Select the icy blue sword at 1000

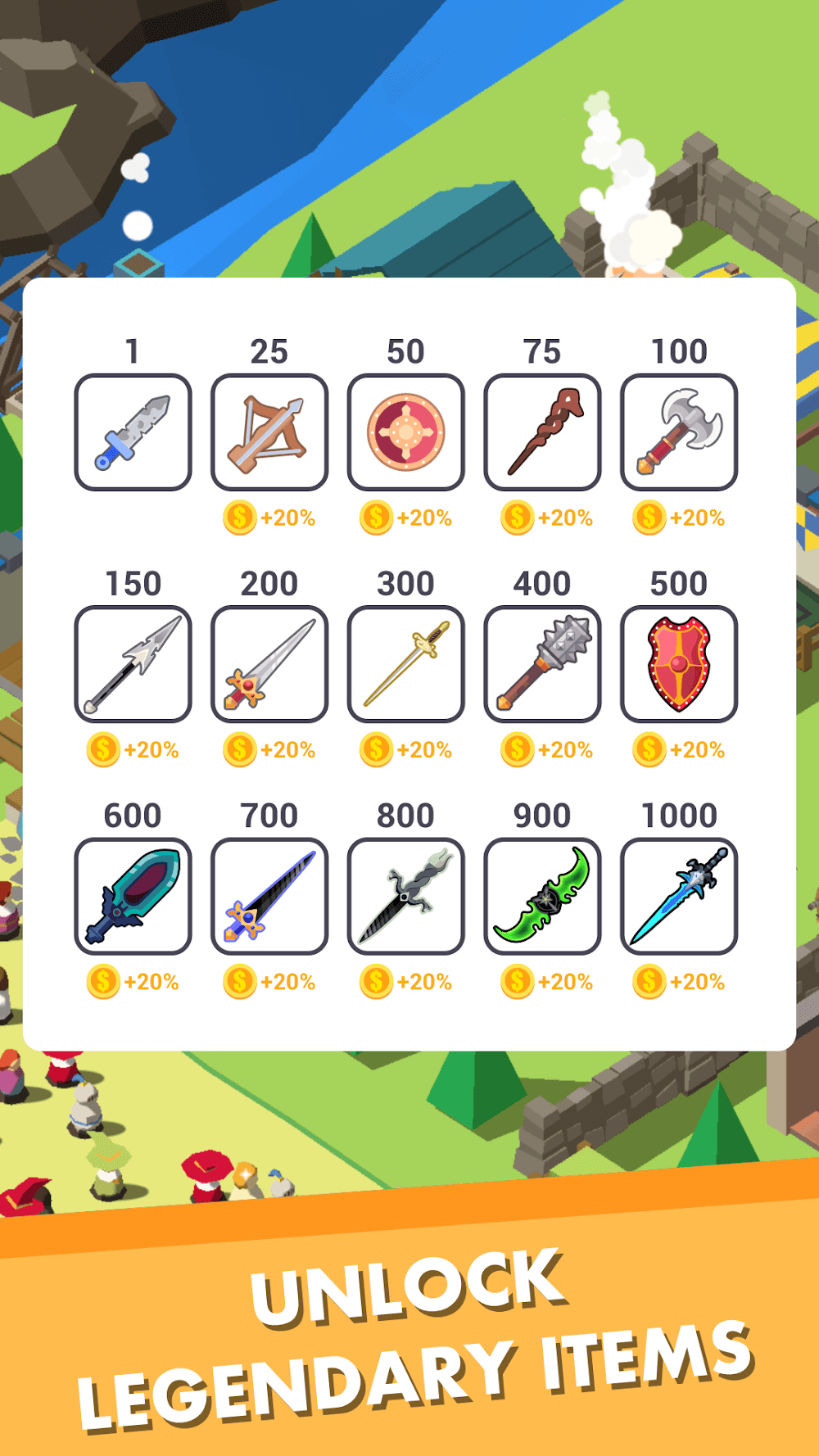[x=679, y=896]
